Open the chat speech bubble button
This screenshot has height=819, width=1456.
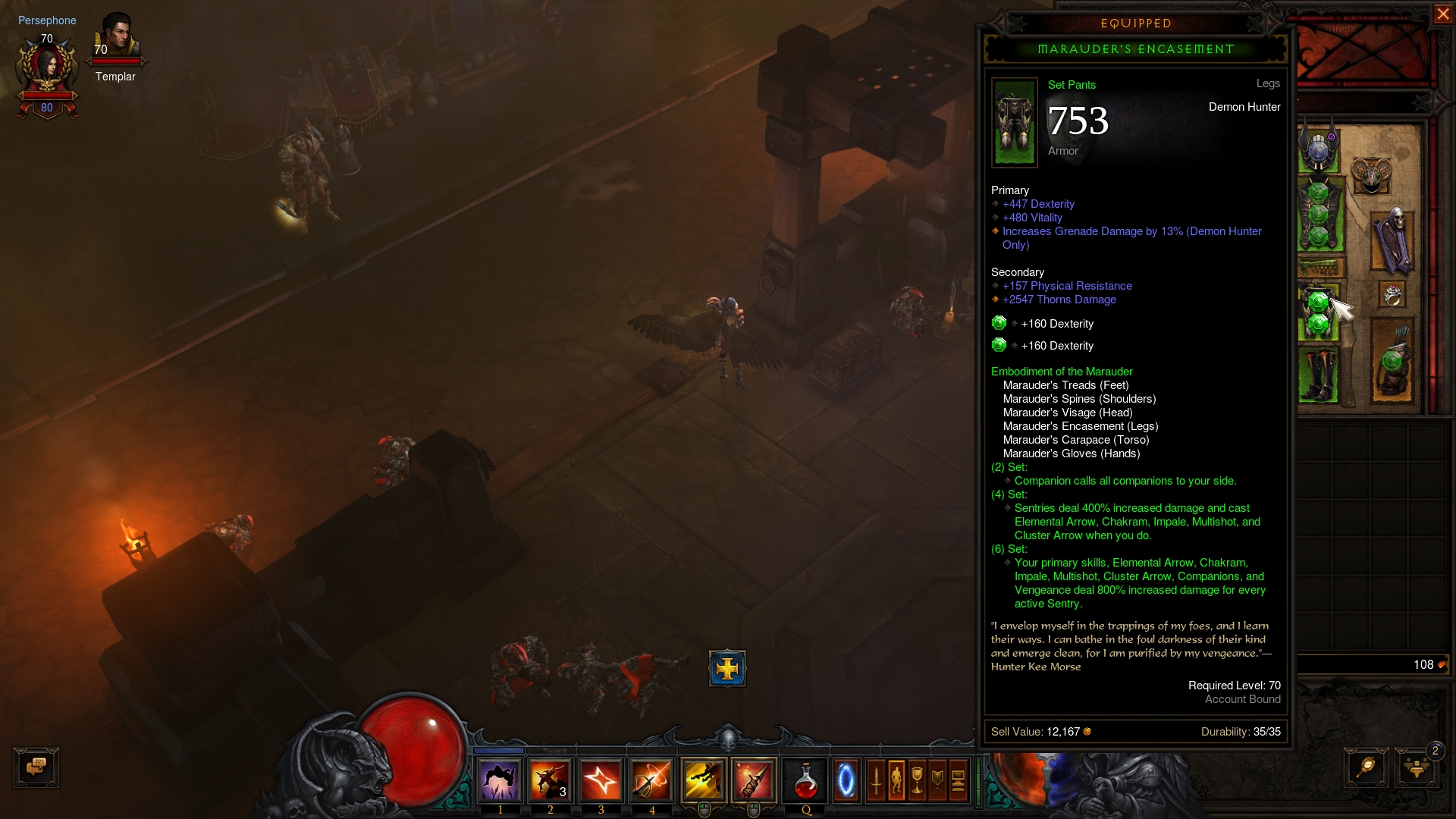click(x=36, y=767)
